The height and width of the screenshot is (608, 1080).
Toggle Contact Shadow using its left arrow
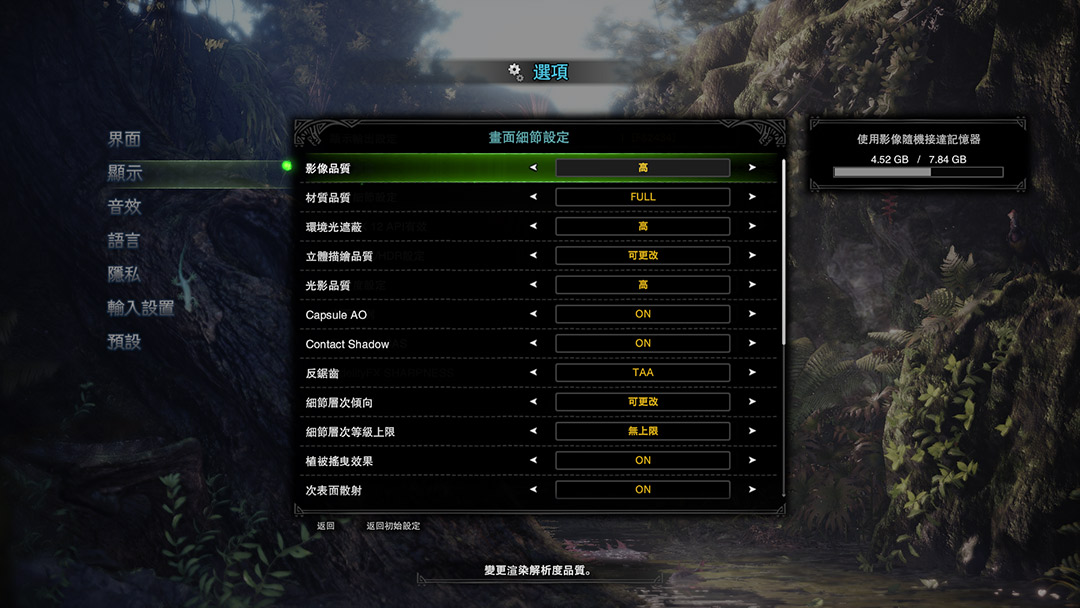click(x=533, y=343)
